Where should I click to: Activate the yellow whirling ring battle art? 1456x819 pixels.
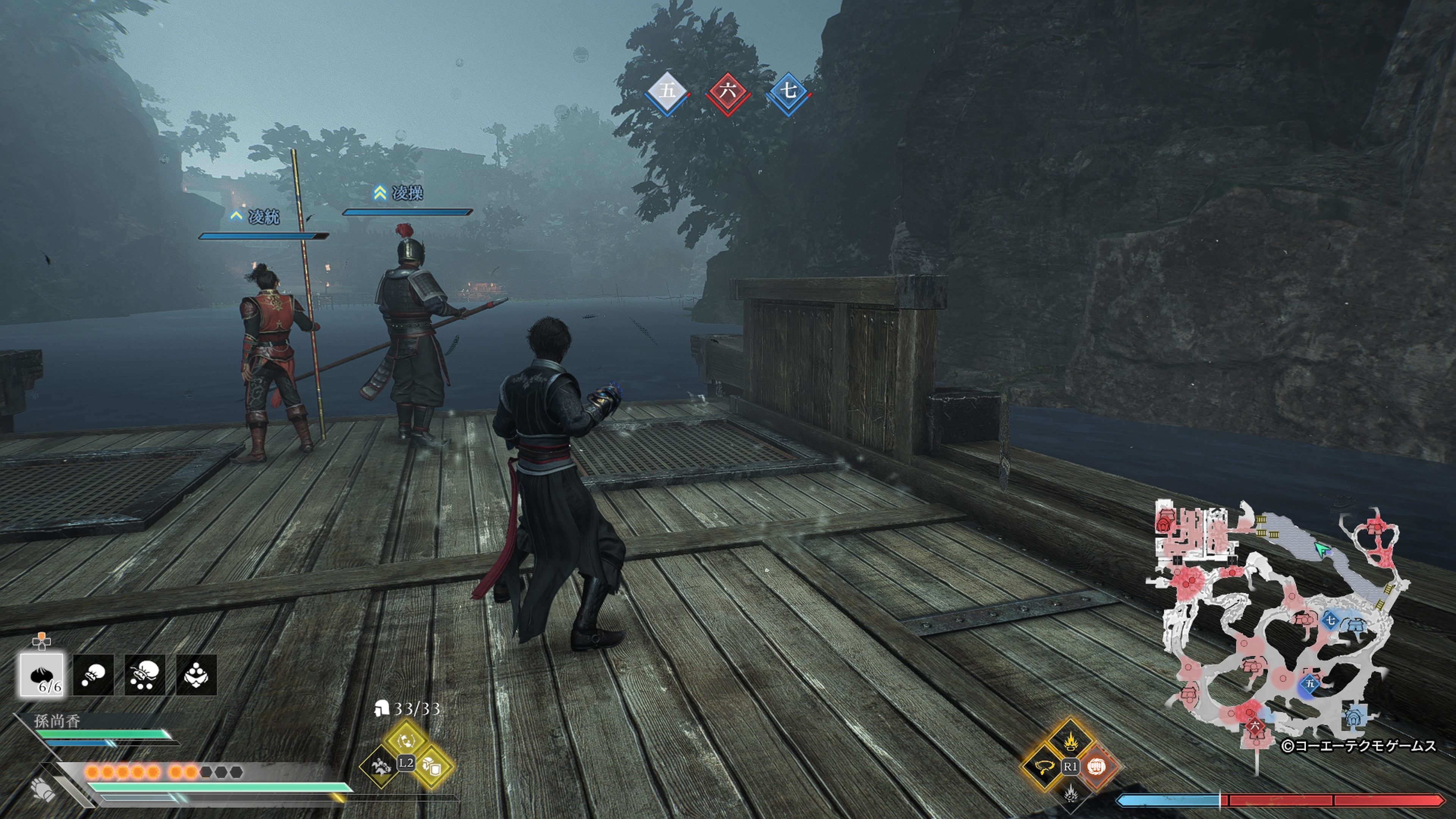(1043, 767)
